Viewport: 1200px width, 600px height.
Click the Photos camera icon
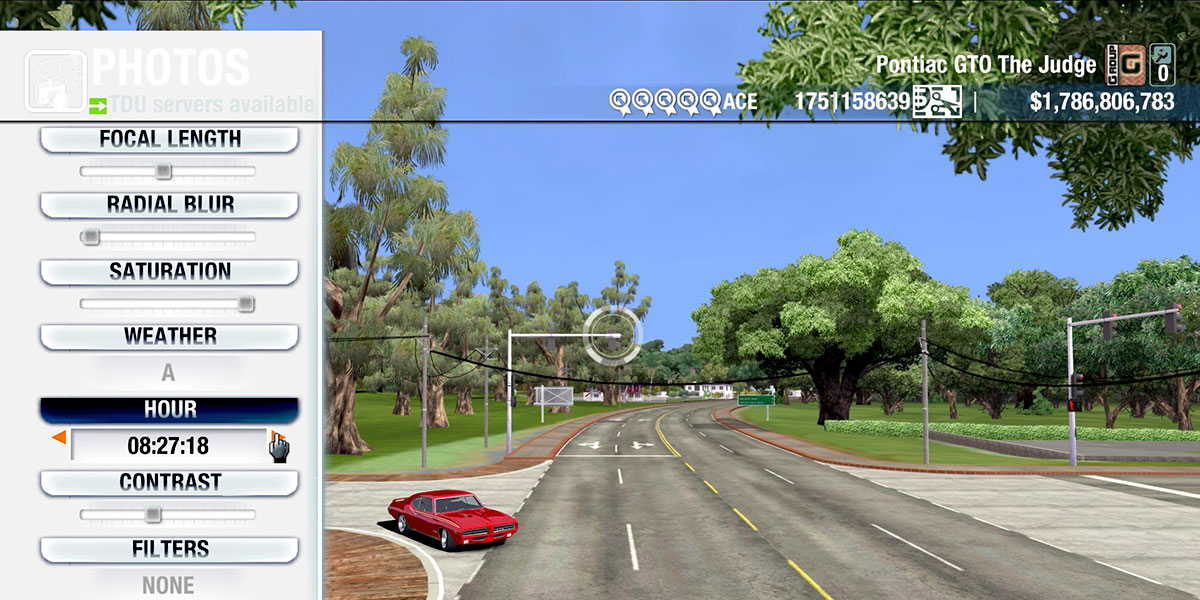click(x=55, y=78)
